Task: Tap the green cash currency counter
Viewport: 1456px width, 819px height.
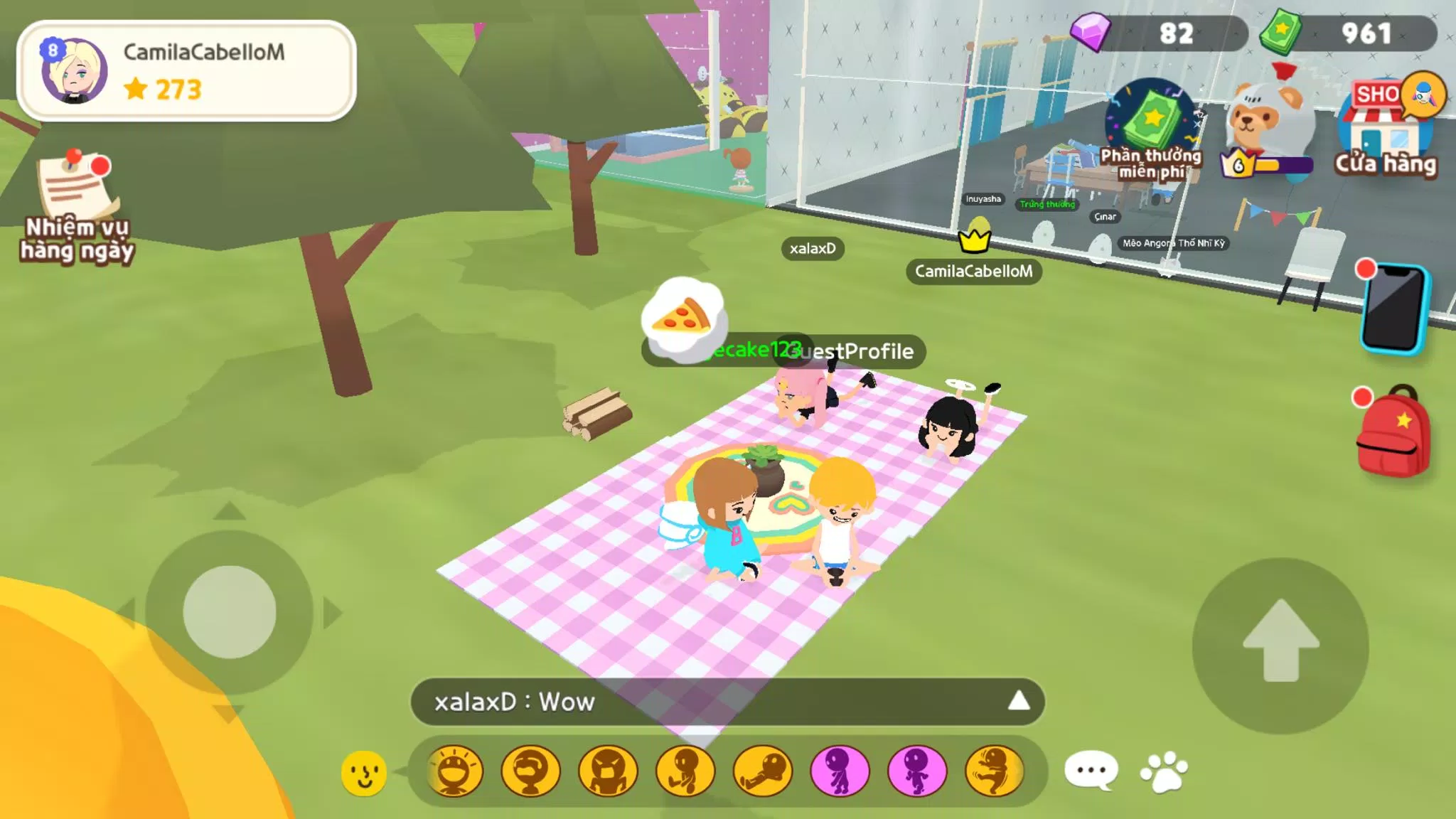Action: (x=1349, y=33)
